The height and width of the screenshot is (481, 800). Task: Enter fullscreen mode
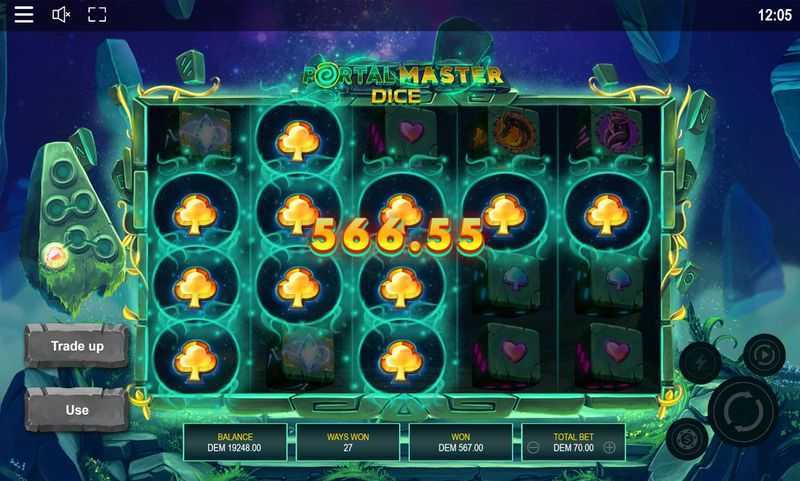click(97, 14)
